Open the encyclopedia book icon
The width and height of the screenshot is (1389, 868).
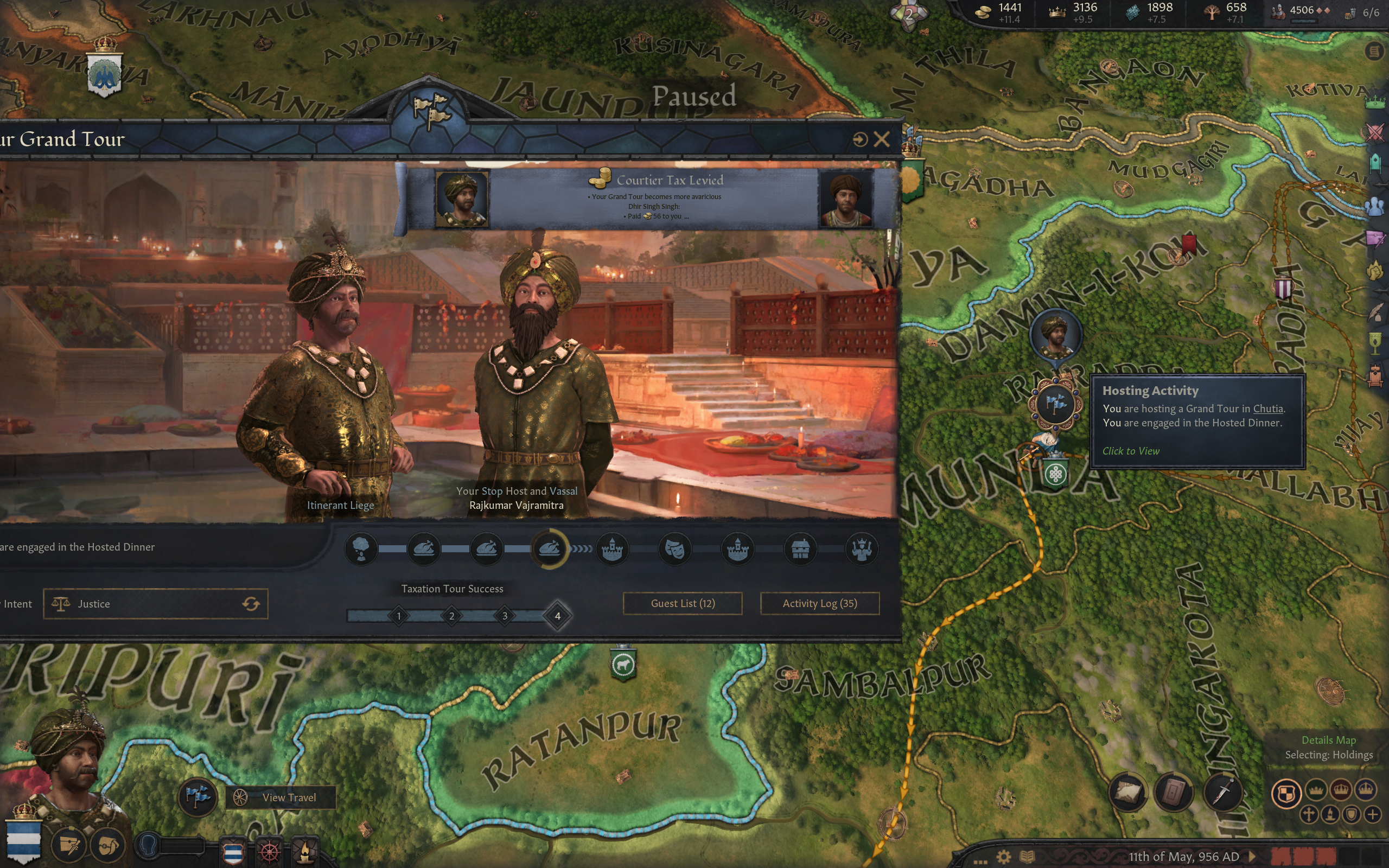[x=1027, y=857]
